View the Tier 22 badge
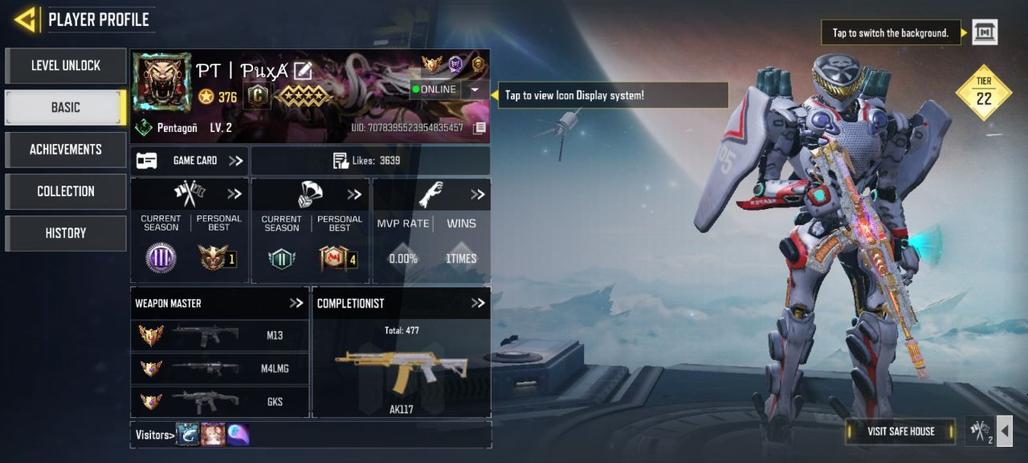Screen dimensions: 1028x463 coord(983,93)
